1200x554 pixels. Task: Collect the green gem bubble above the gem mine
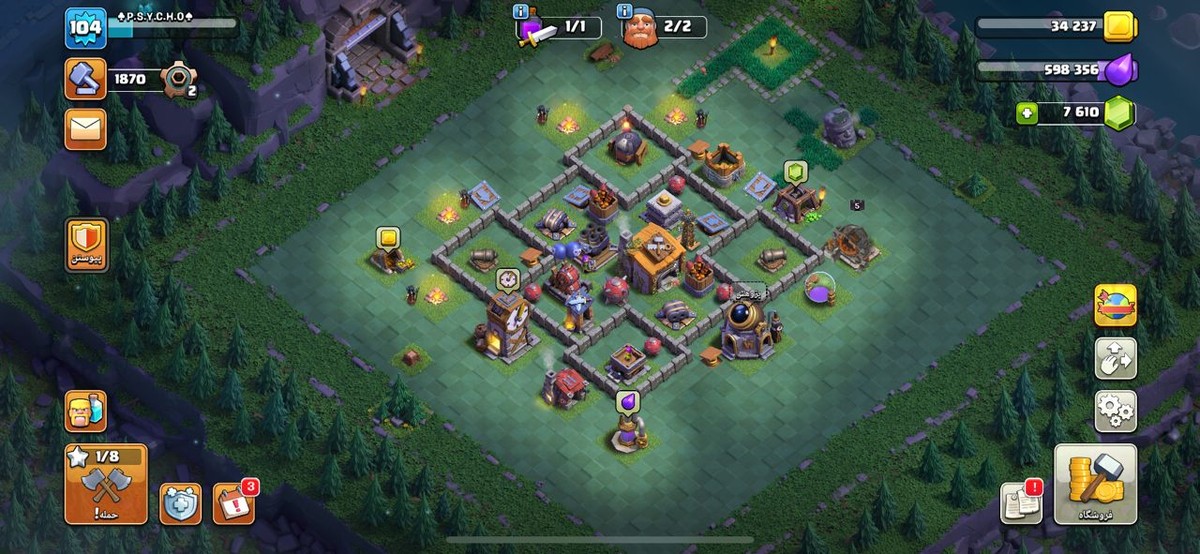pos(795,171)
